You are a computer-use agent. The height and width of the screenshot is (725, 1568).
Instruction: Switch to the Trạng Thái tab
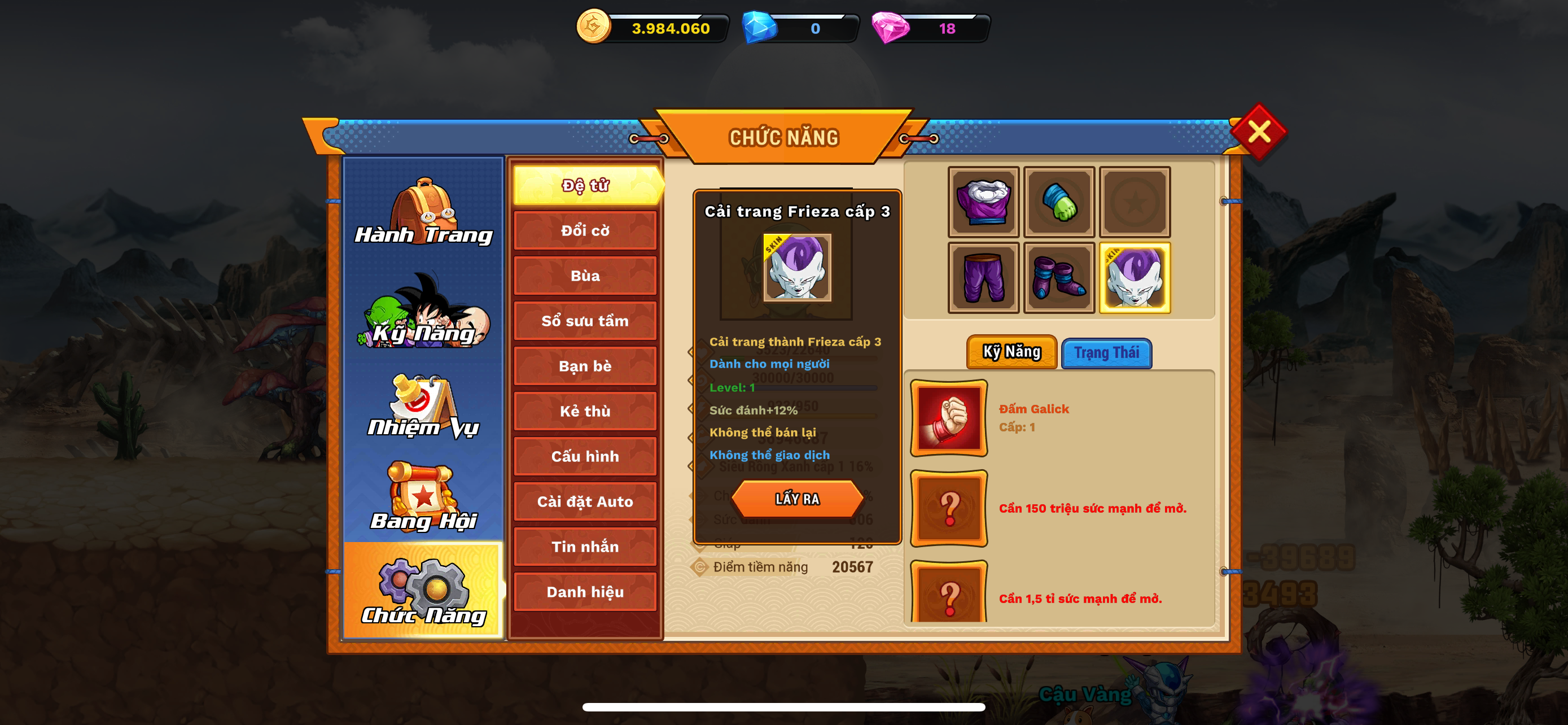tap(1106, 353)
